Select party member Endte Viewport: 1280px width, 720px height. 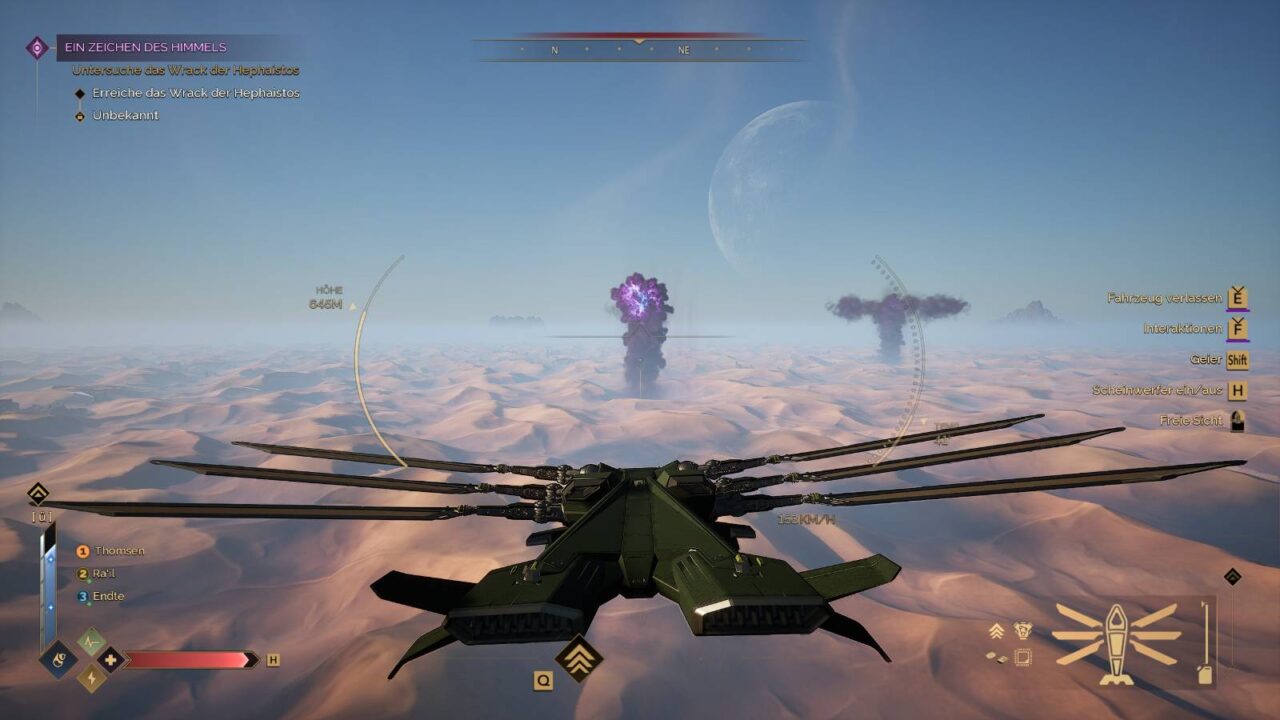pyautogui.click(x=109, y=597)
